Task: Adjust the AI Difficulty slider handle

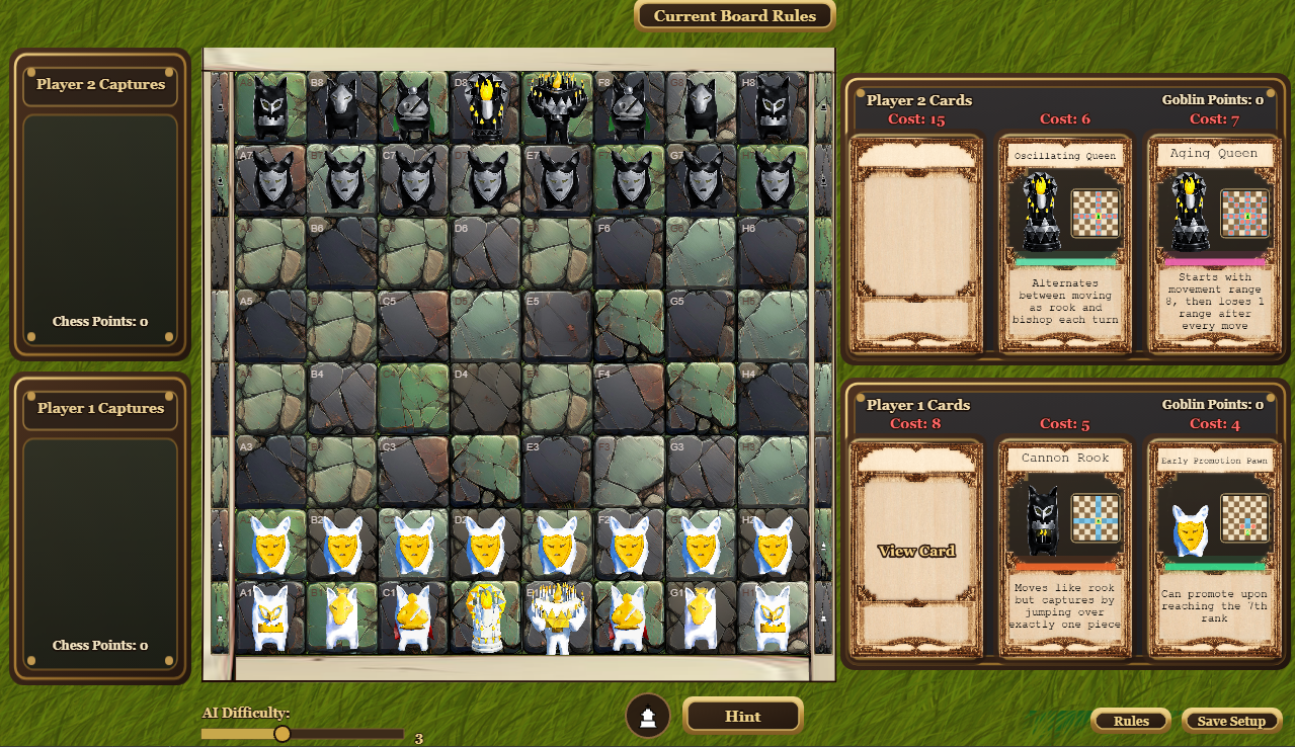Action: pos(282,734)
